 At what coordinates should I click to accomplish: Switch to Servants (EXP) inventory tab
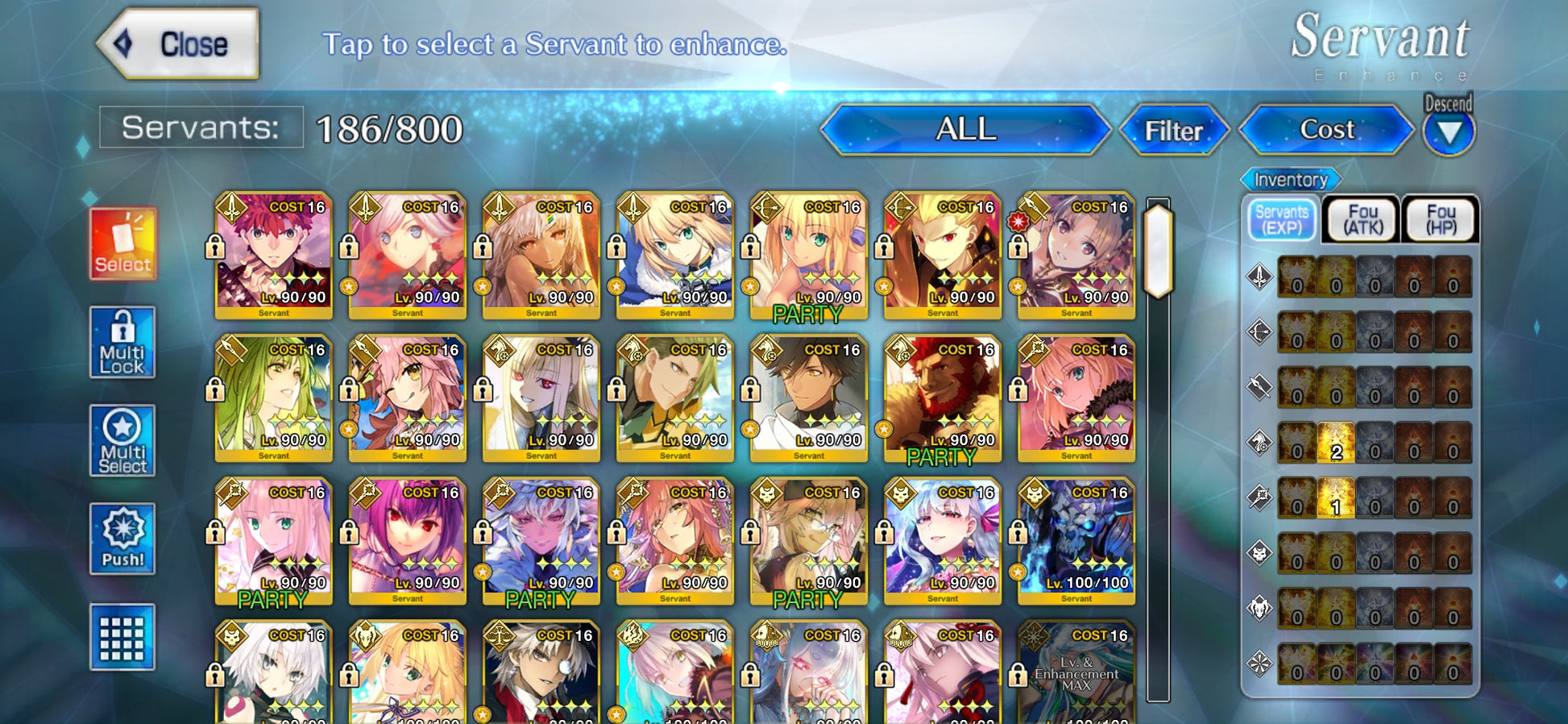click(x=1281, y=219)
